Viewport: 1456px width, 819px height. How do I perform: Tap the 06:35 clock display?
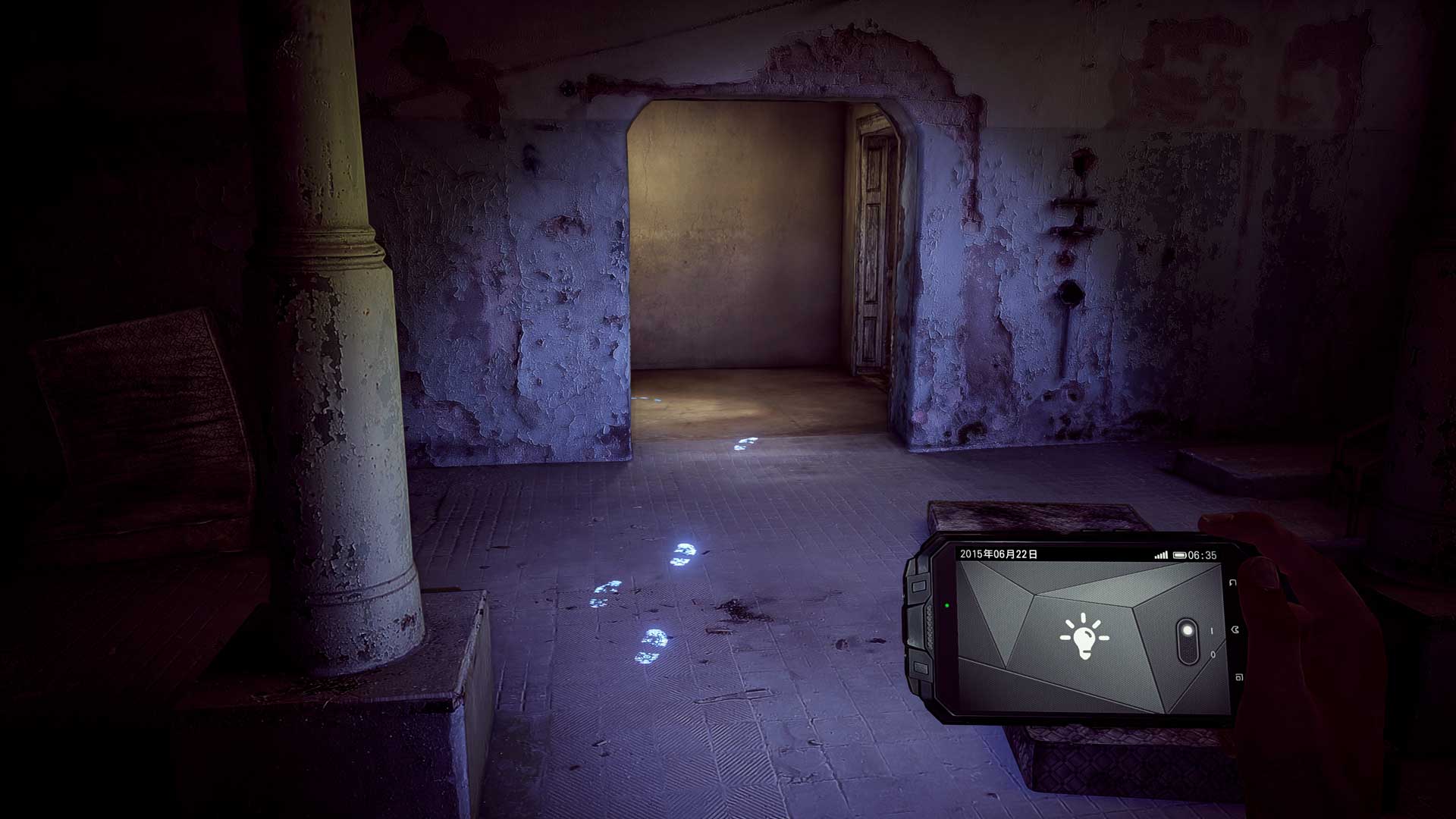tap(1201, 554)
